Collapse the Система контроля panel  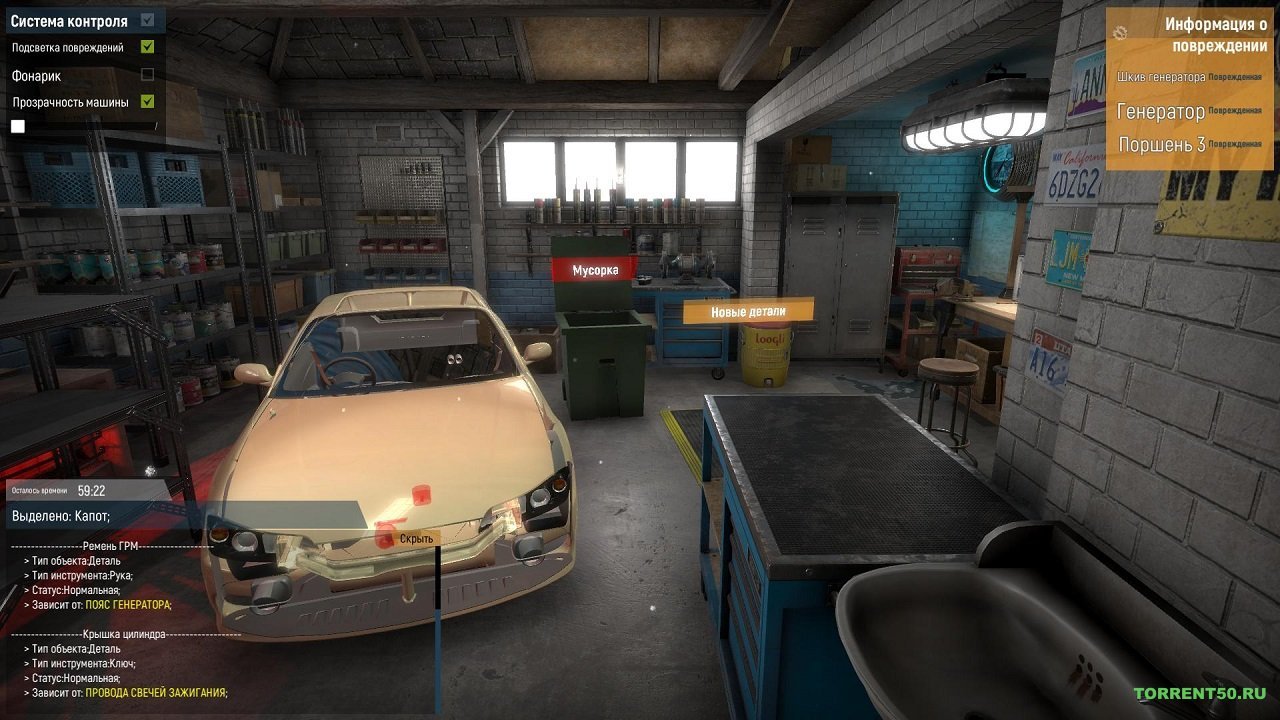(x=146, y=20)
